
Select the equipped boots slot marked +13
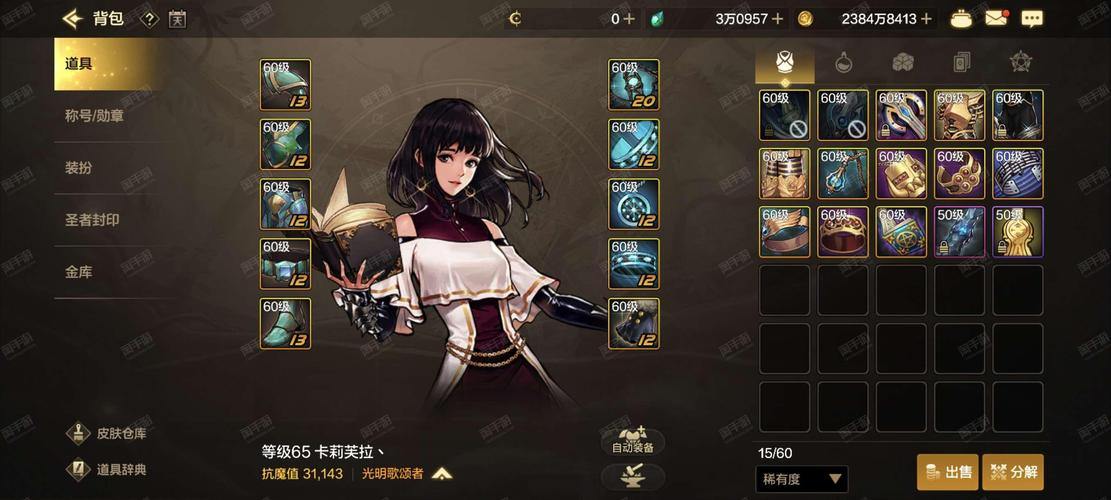[x=285, y=324]
